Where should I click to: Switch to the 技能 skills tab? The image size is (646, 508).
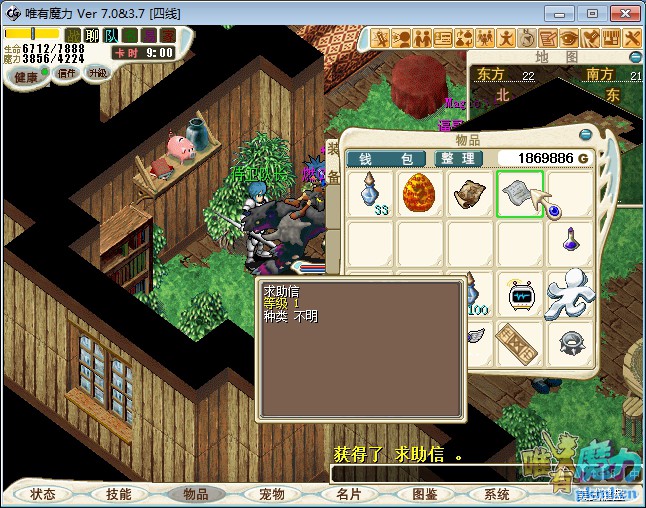[119, 494]
